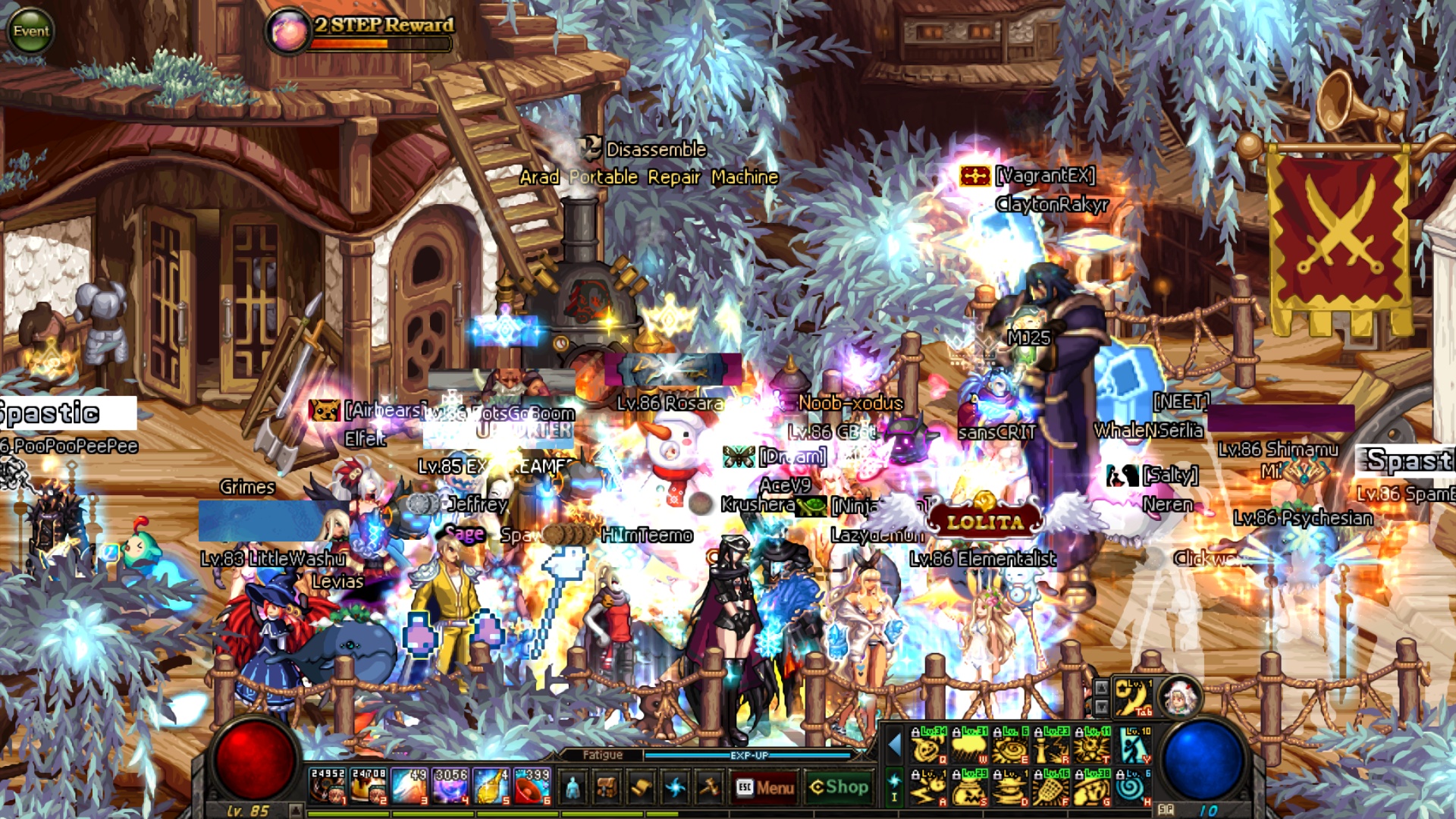Click the EXP-UP progress bar
The image size is (1456, 819).
coord(748,755)
